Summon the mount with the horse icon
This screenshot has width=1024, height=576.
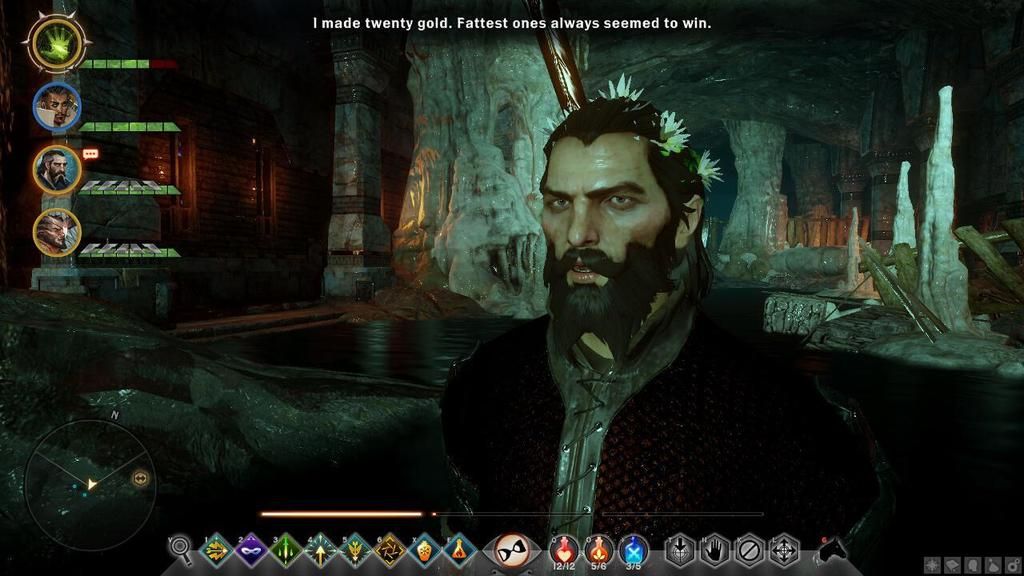[832, 549]
